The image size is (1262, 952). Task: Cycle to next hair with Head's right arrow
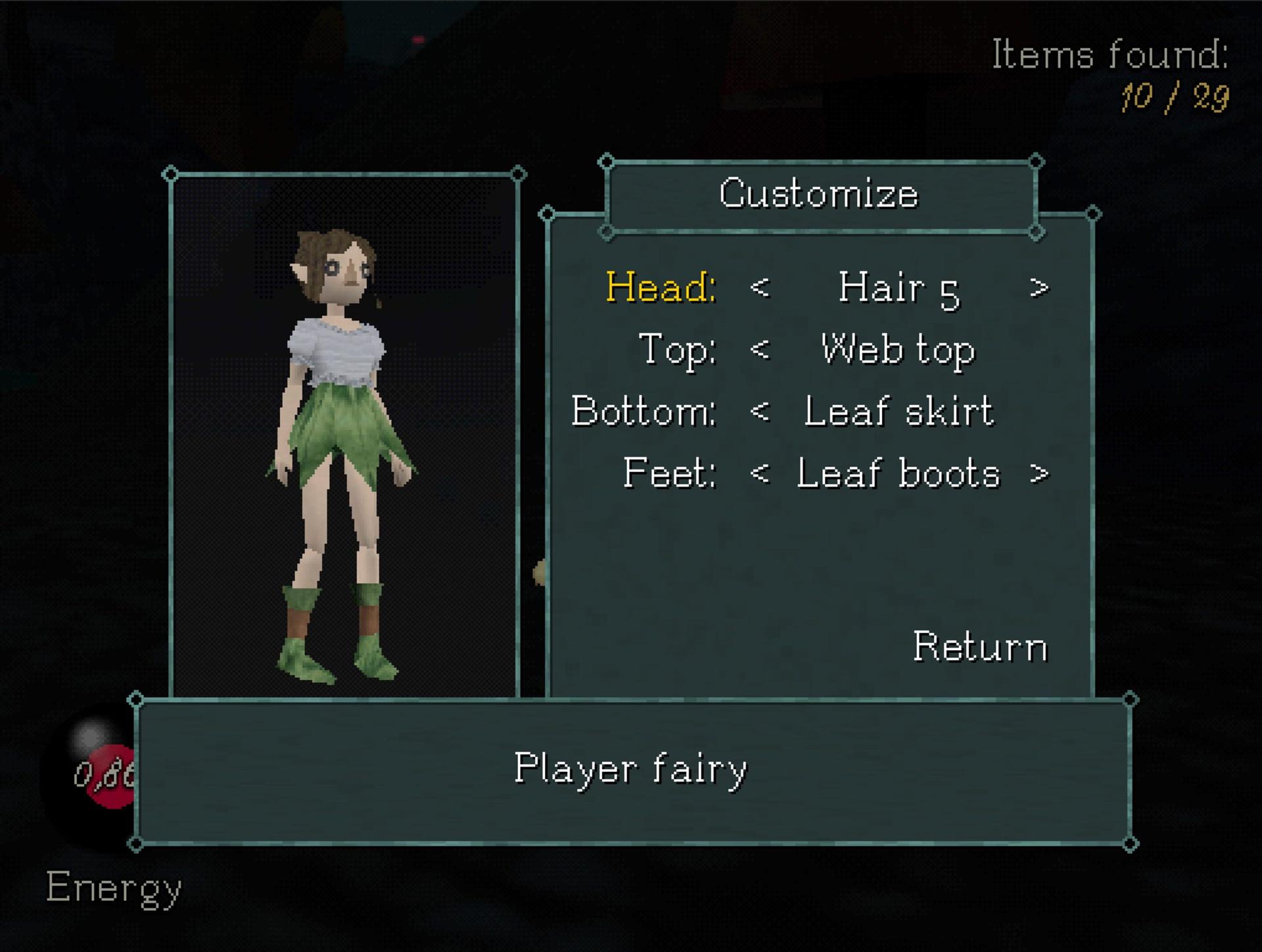point(1039,287)
